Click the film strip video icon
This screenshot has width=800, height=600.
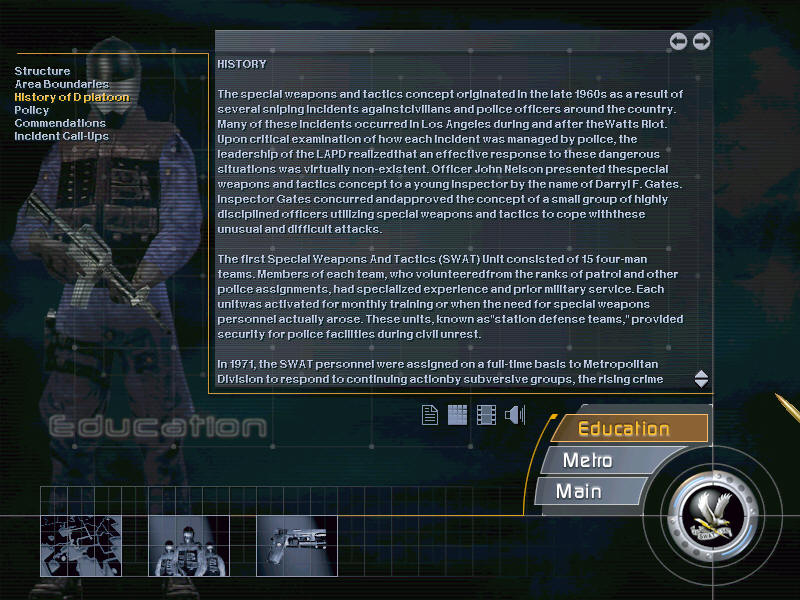[x=486, y=414]
